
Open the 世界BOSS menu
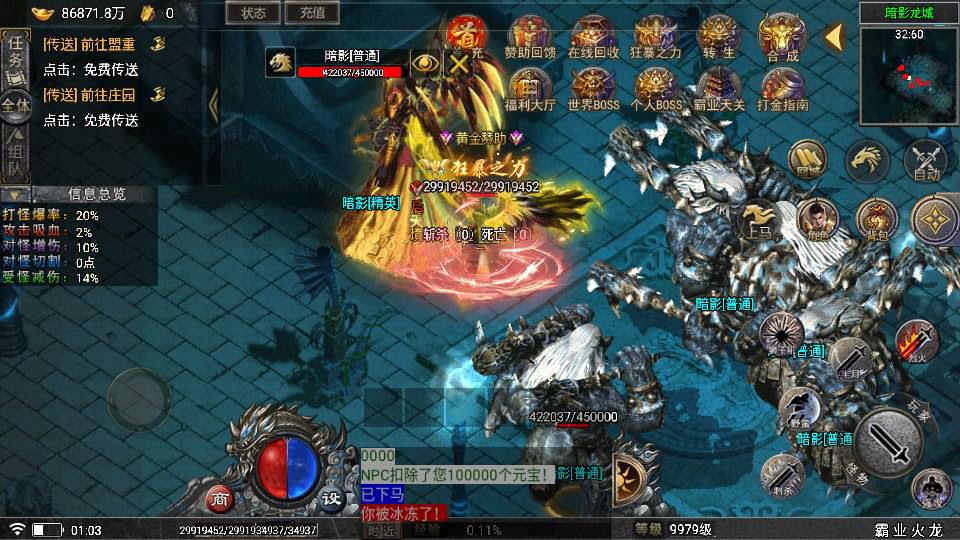(593, 88)
